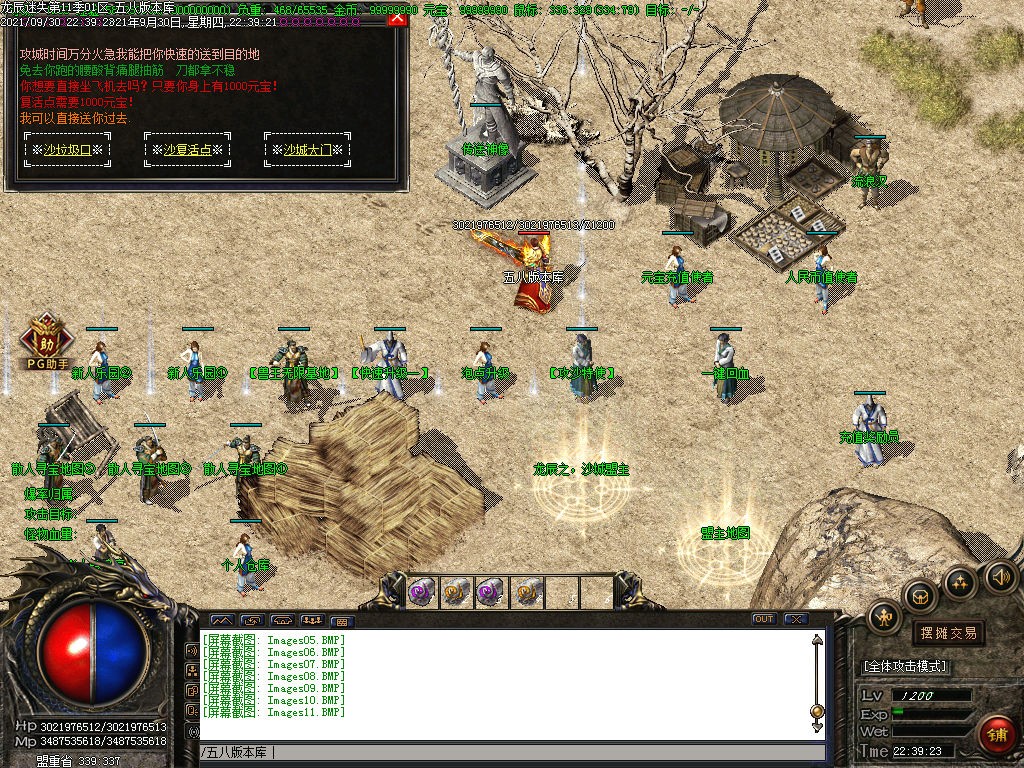The height and width of the screenshot is (768, 1024).
Task: Click the round gold emblem menu button
Action: (x=960, y=582)
